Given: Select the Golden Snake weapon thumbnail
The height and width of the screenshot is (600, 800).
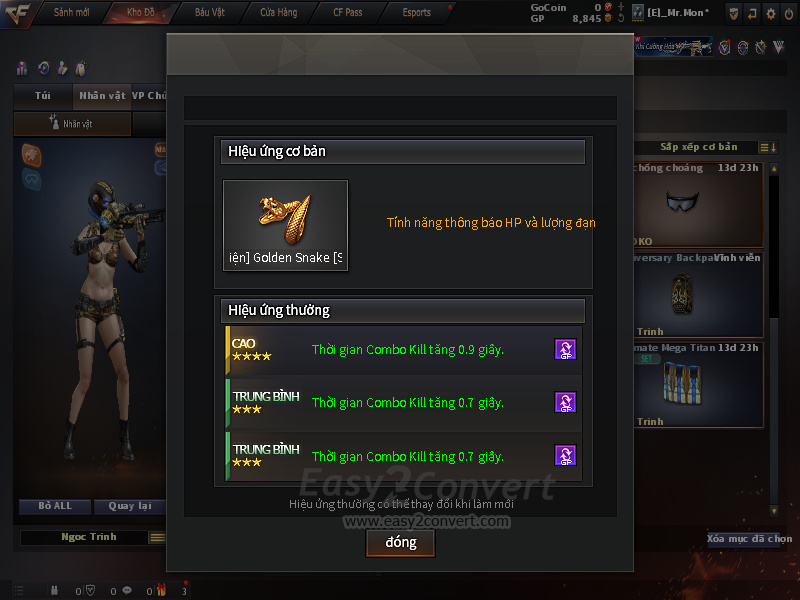Looking at the screenshot, I should 285,225.
